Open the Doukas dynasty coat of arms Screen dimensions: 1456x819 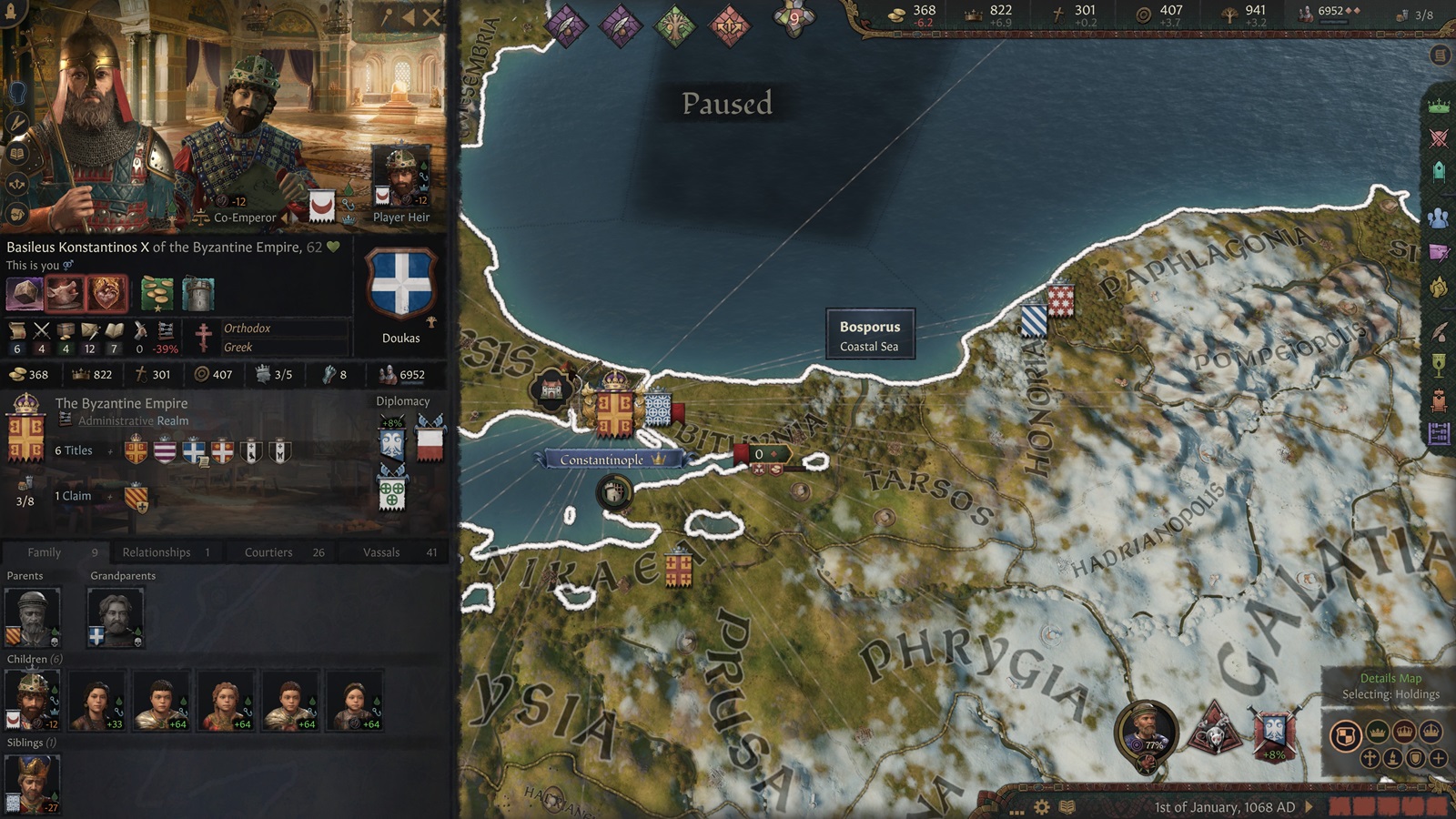coord(400,284)
